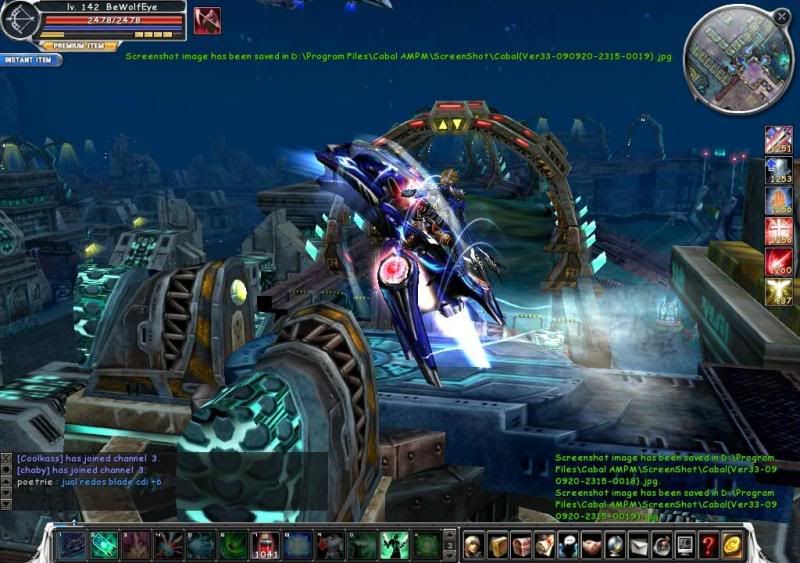Open the chat speech-bubble menu icon
The height and width of the screenshot is (563, 800).
[x=567, y=545]
